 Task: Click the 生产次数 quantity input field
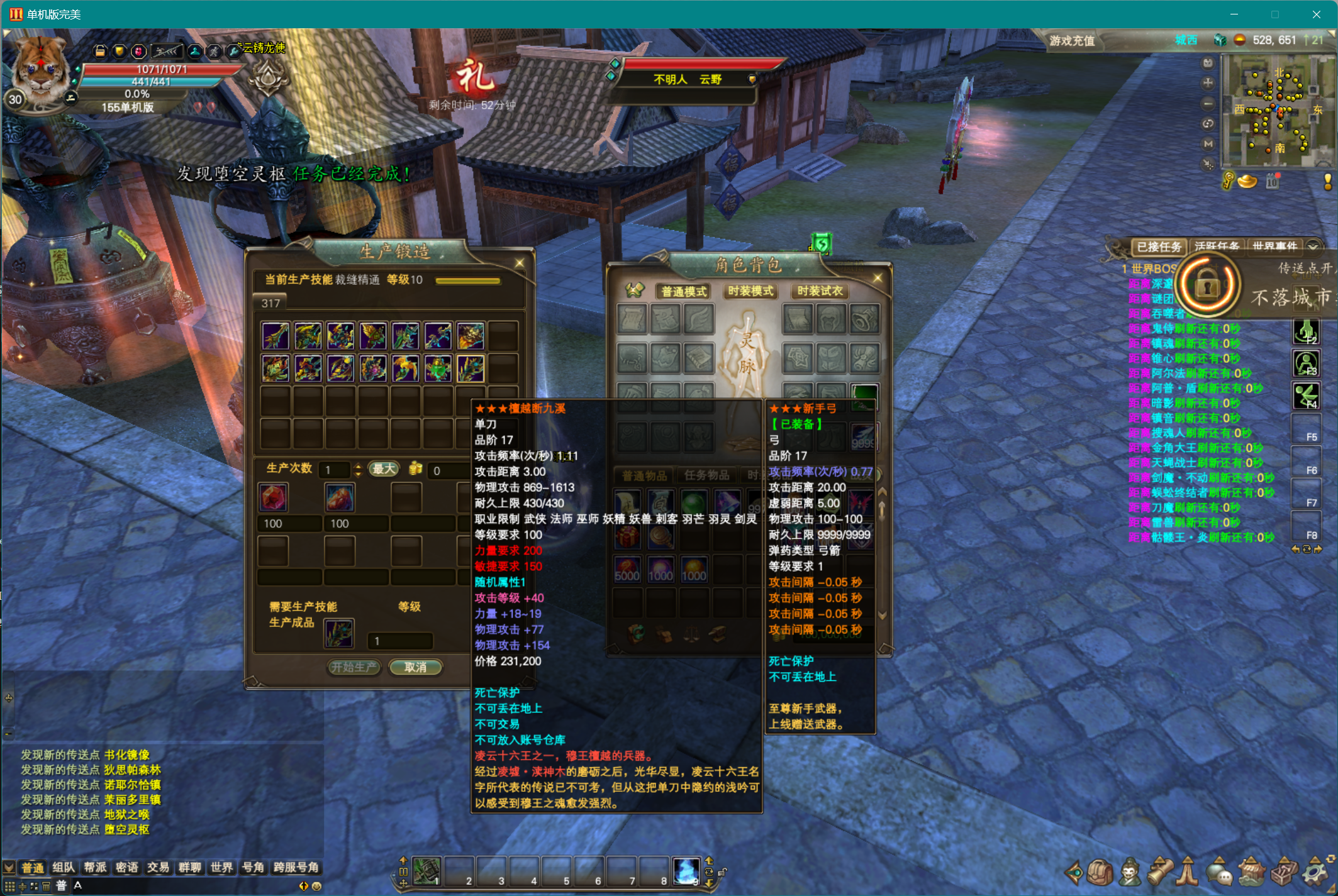[x=334, y=470]
